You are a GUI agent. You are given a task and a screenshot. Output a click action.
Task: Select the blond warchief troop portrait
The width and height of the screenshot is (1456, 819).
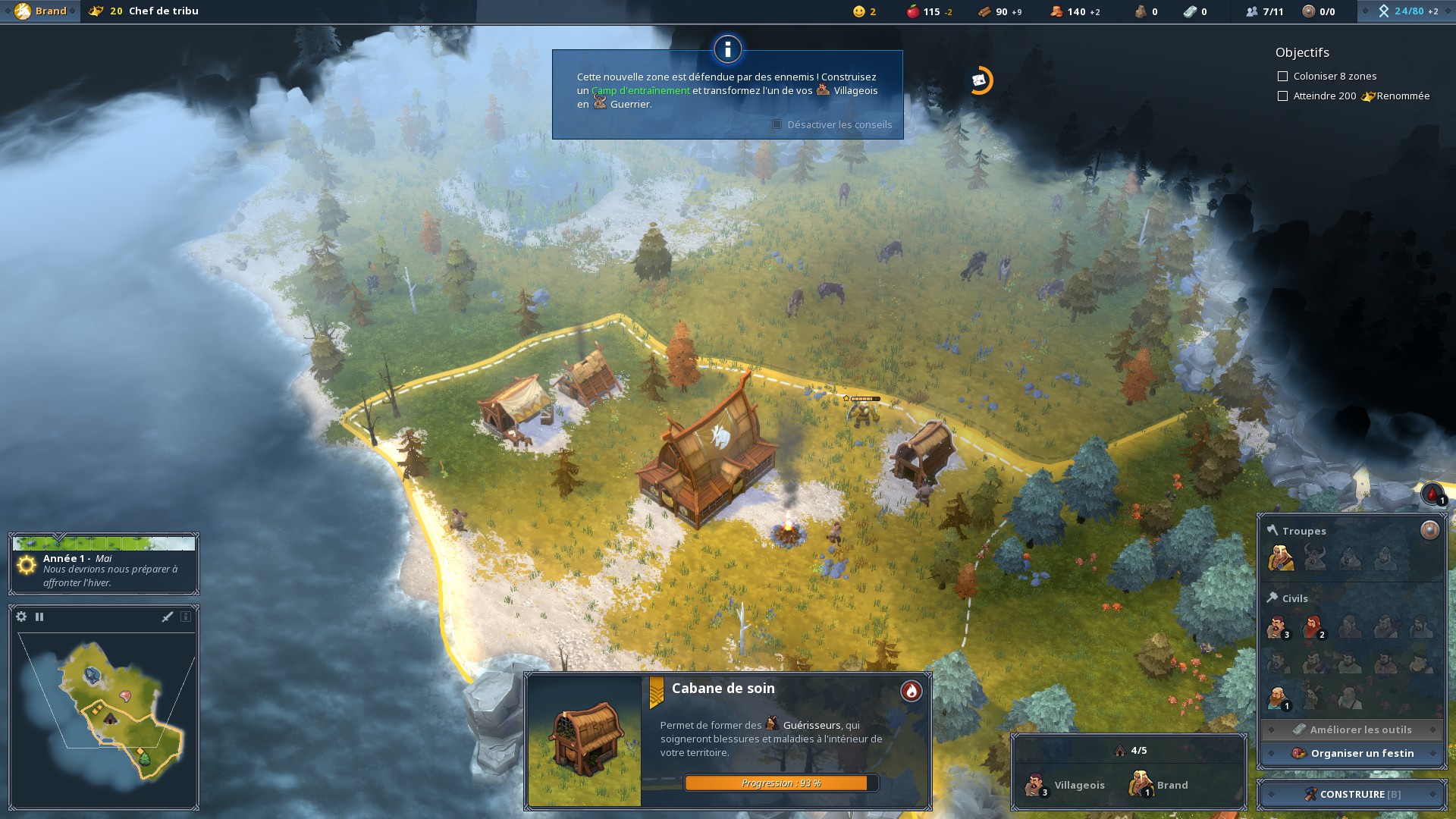click(1280, 559)
